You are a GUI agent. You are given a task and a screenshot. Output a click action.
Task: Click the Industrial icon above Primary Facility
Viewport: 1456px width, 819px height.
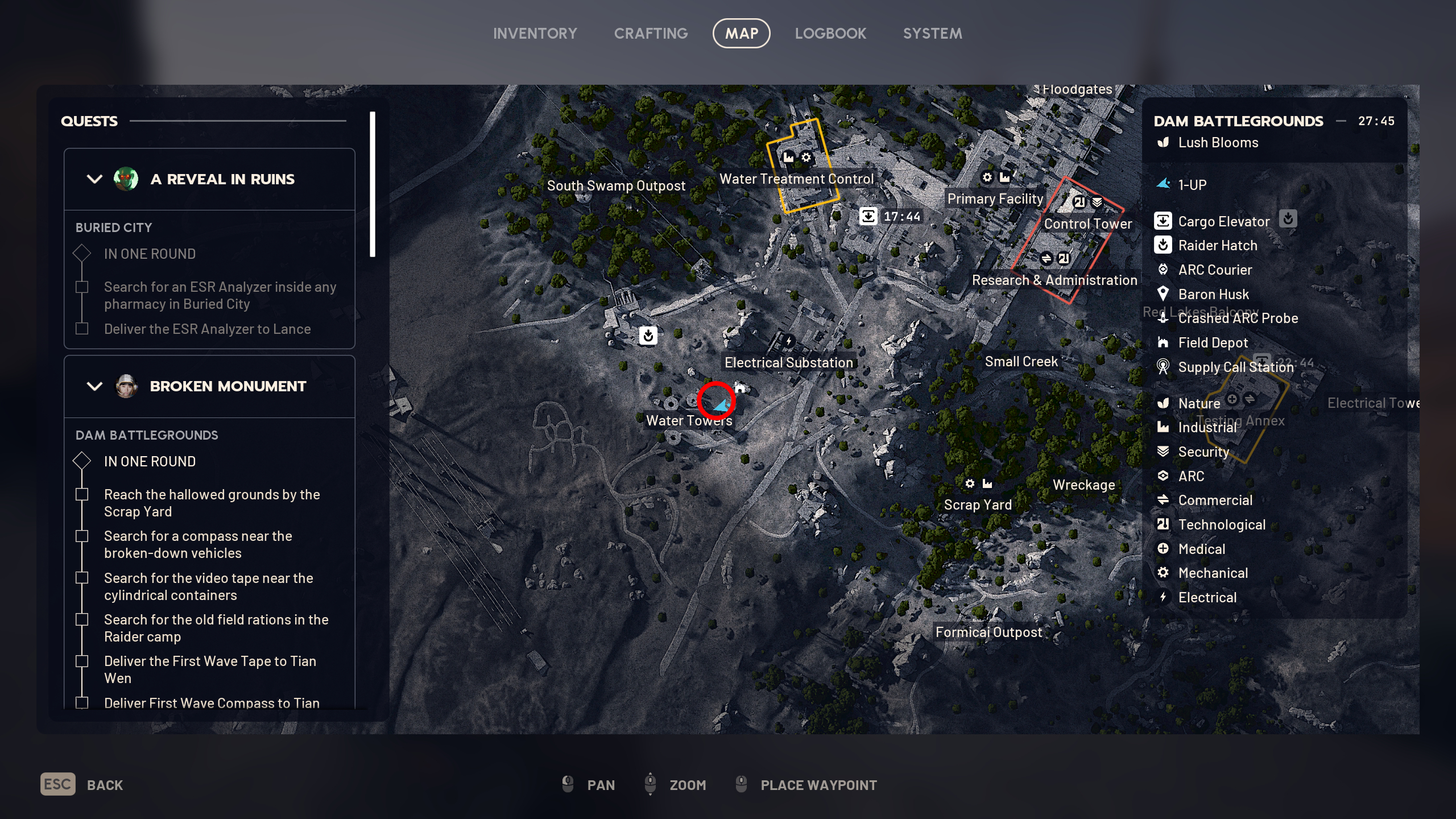coord(1004,178)
